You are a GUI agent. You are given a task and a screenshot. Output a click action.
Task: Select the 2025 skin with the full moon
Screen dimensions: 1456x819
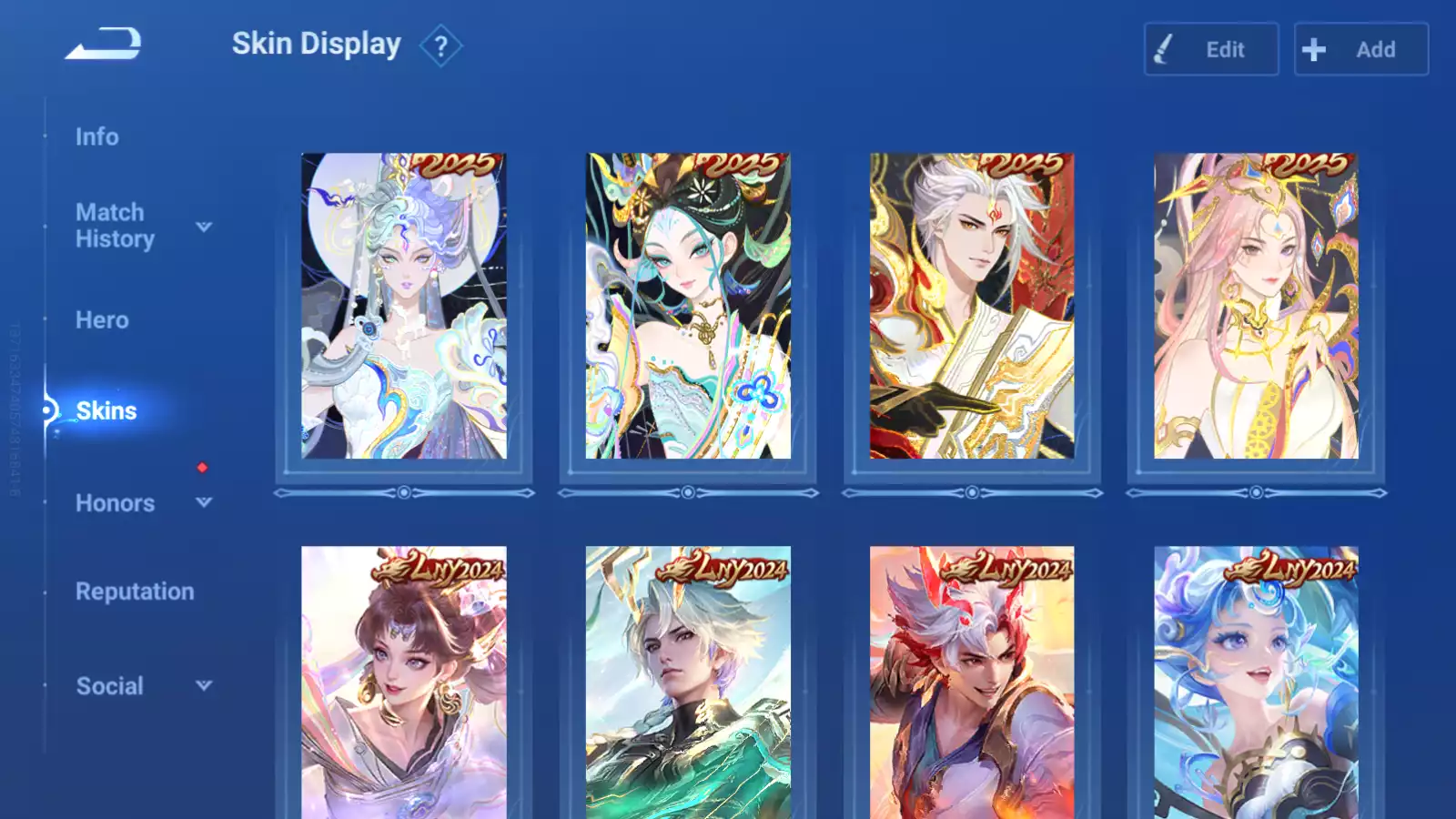[x=404, y=306]
